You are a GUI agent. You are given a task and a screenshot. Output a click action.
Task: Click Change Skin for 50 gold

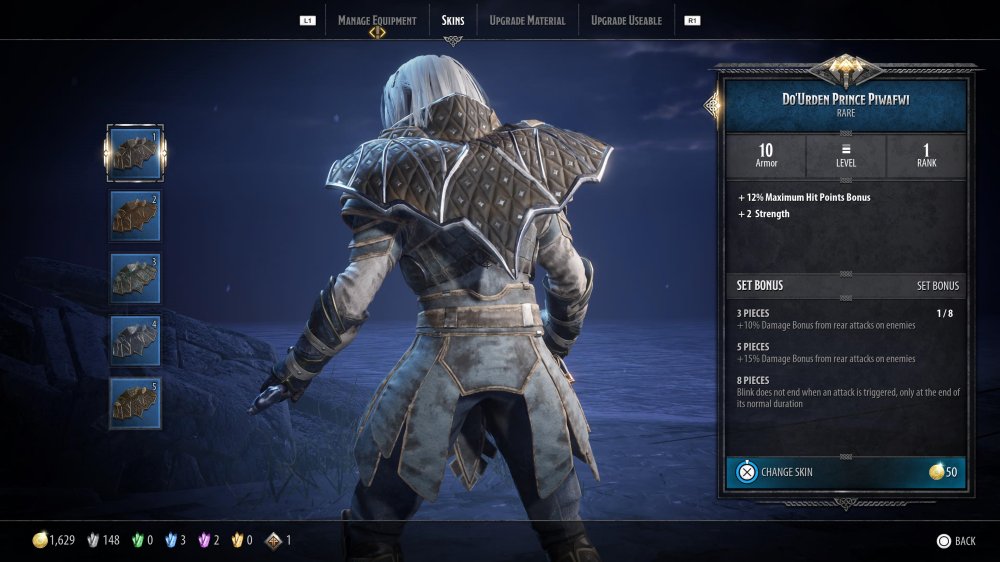(x=845, y=472)
